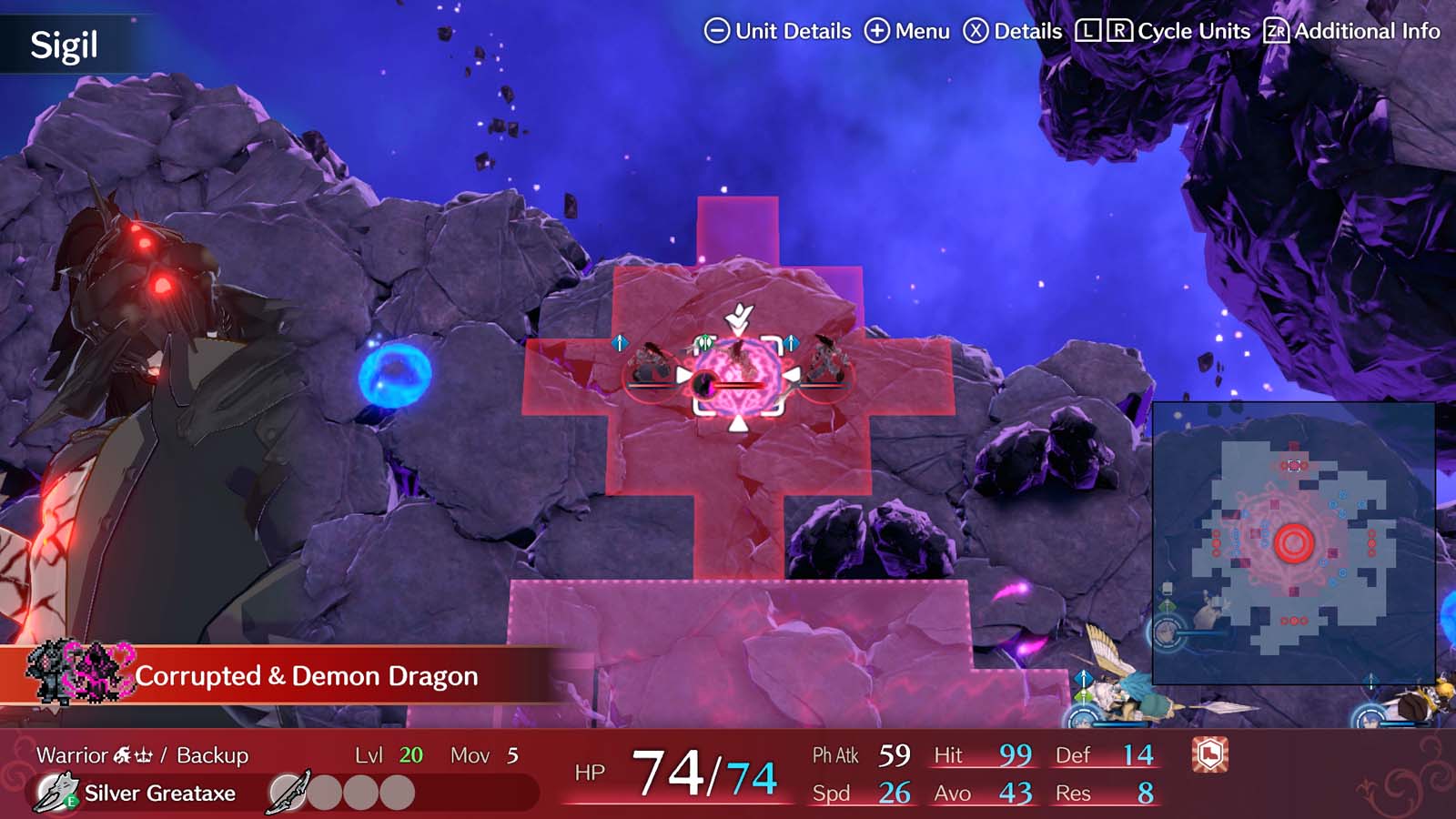This screenshot has width=1456, height=819.
Task: Click the downward cursor arrow below the sigil
Action: [x=738, y=423]
